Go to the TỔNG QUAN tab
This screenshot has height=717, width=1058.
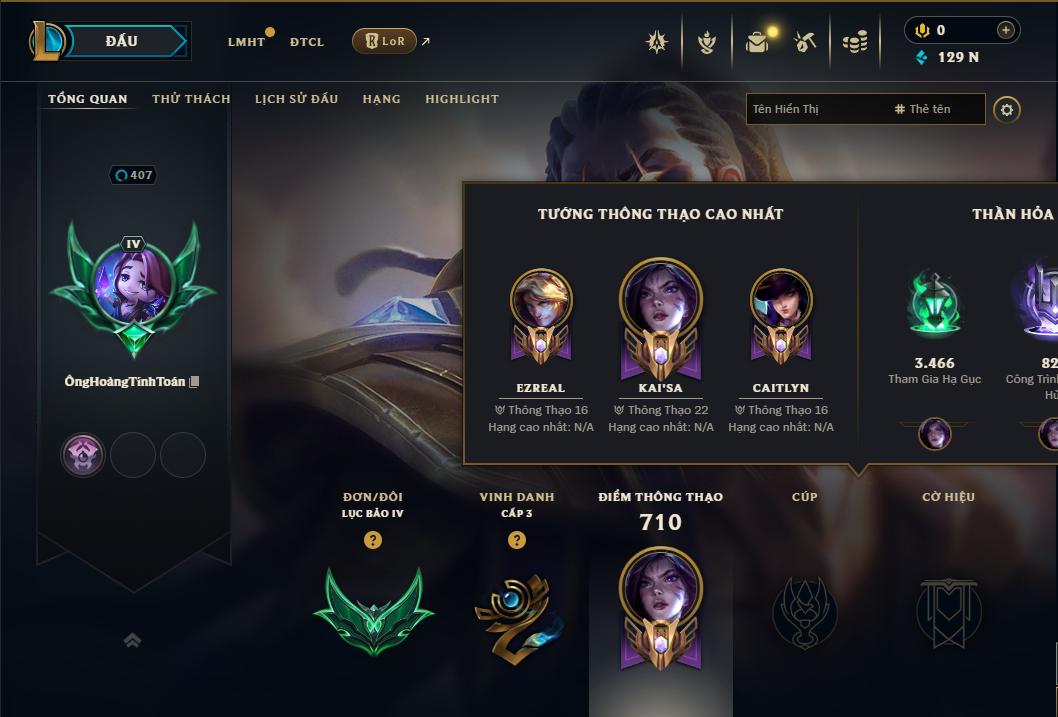click(88, 99)
